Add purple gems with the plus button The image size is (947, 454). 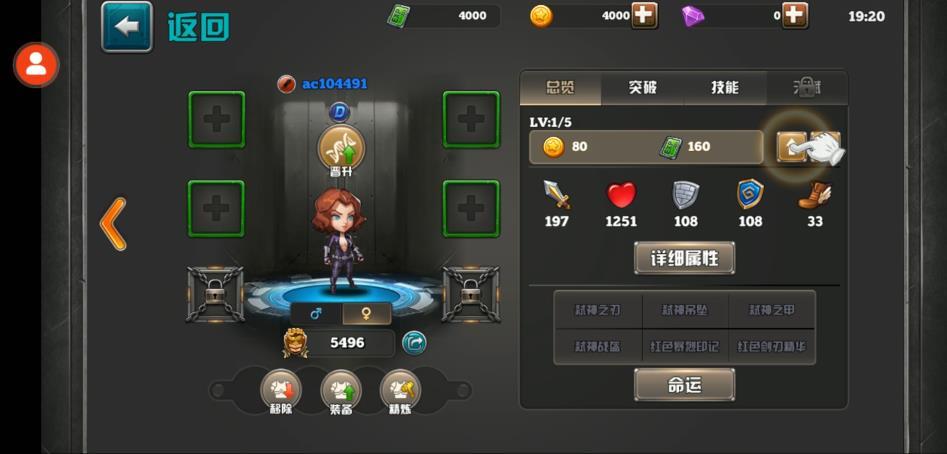(x=795, y=15)
